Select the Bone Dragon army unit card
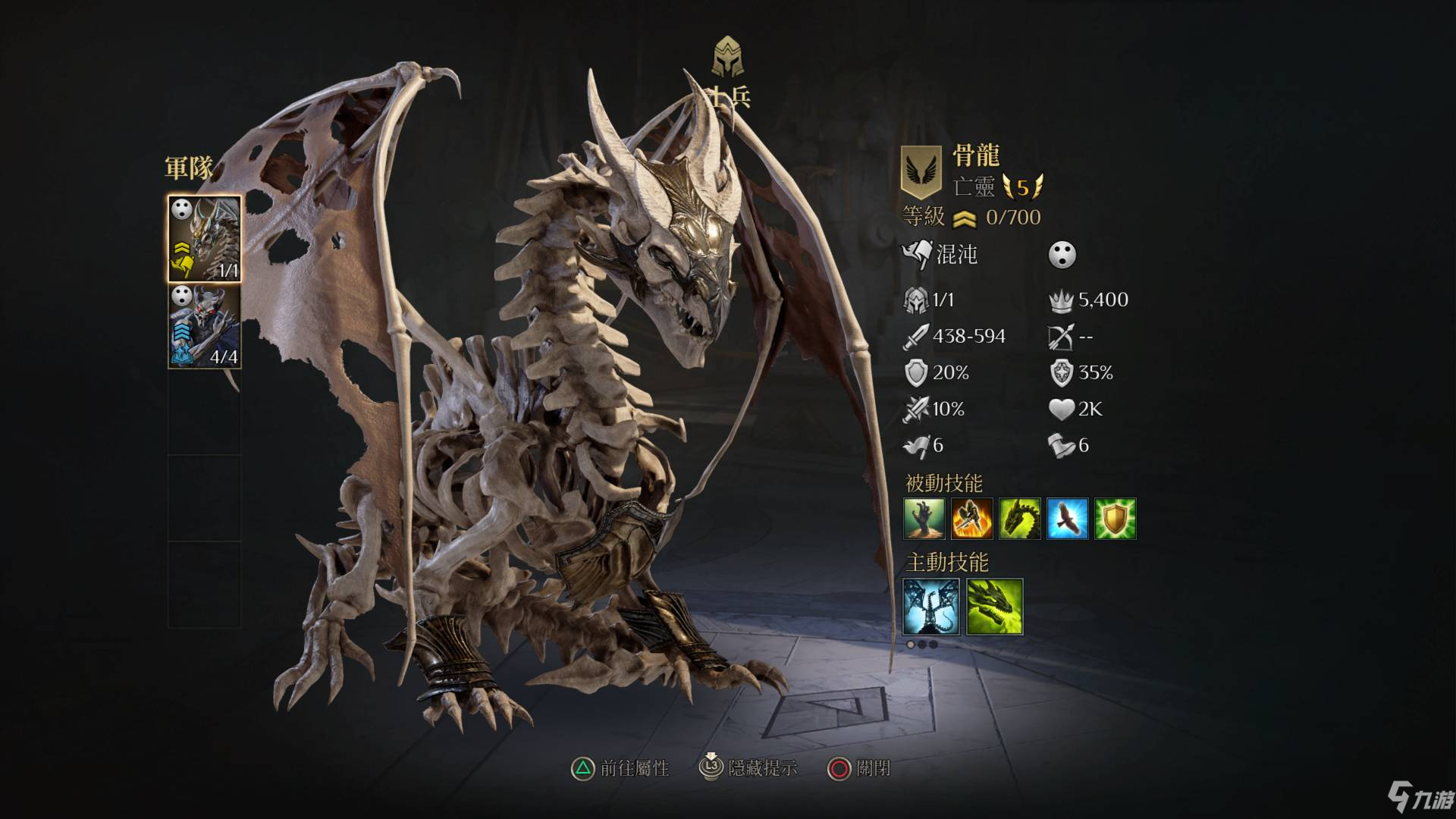The width and height of the screenshot is (1456, 819). (205, 238)
